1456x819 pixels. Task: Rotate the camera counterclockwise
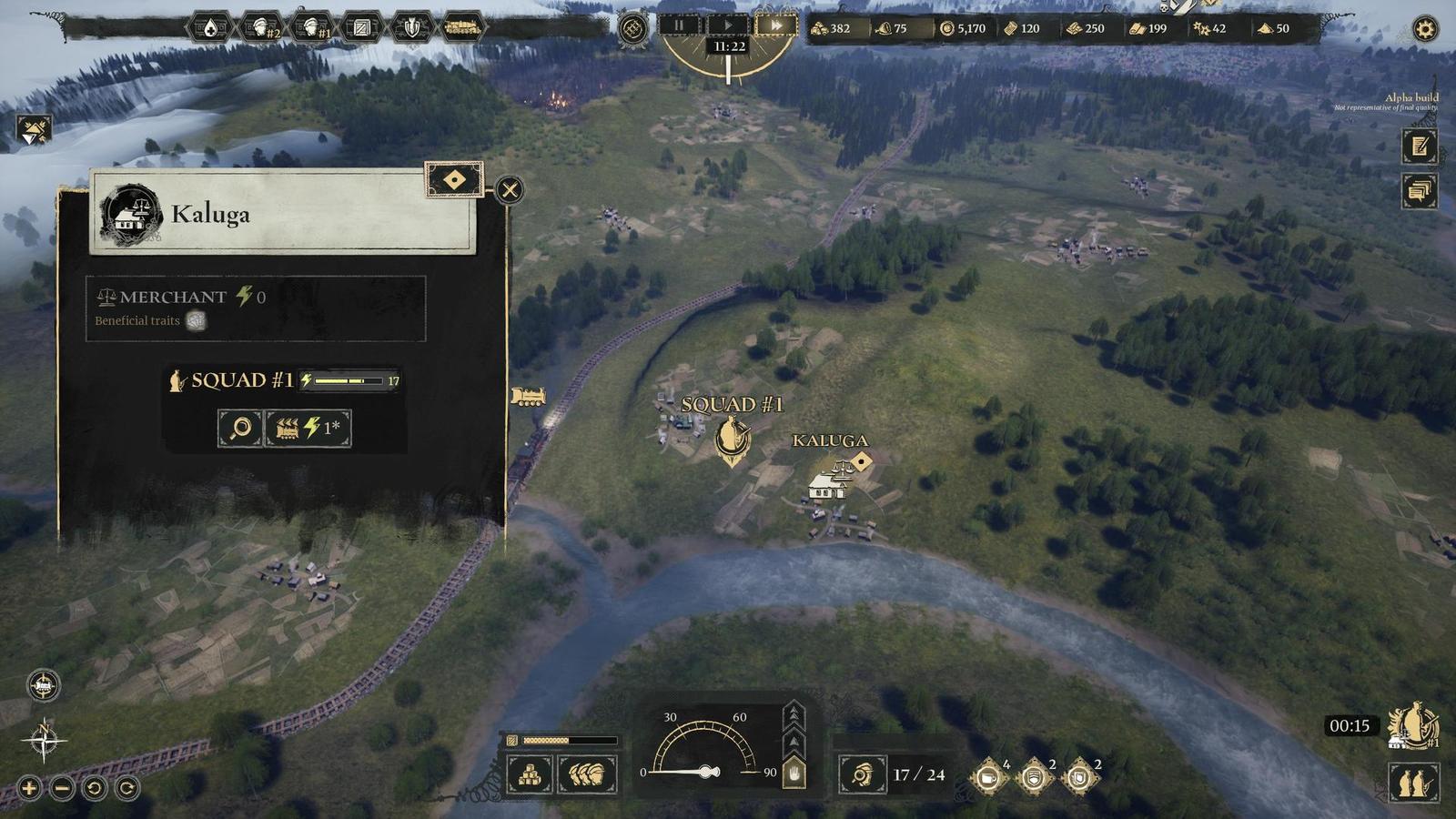pos(95,788)
